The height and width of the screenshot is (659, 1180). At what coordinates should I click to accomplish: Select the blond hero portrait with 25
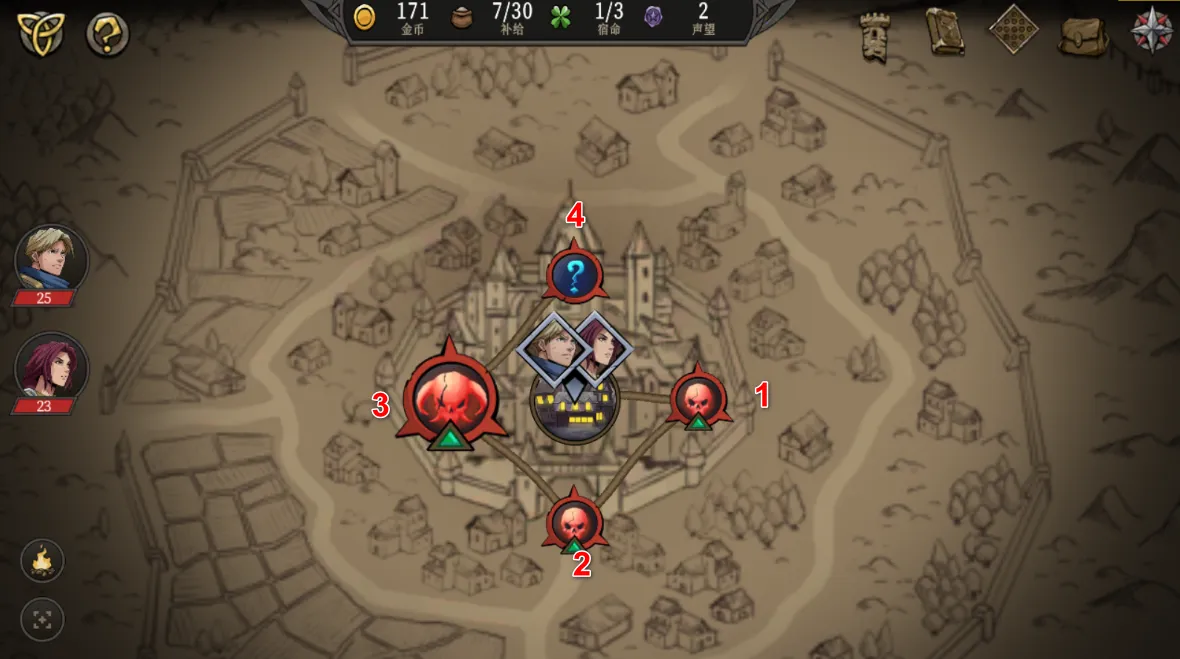(51, 260)
